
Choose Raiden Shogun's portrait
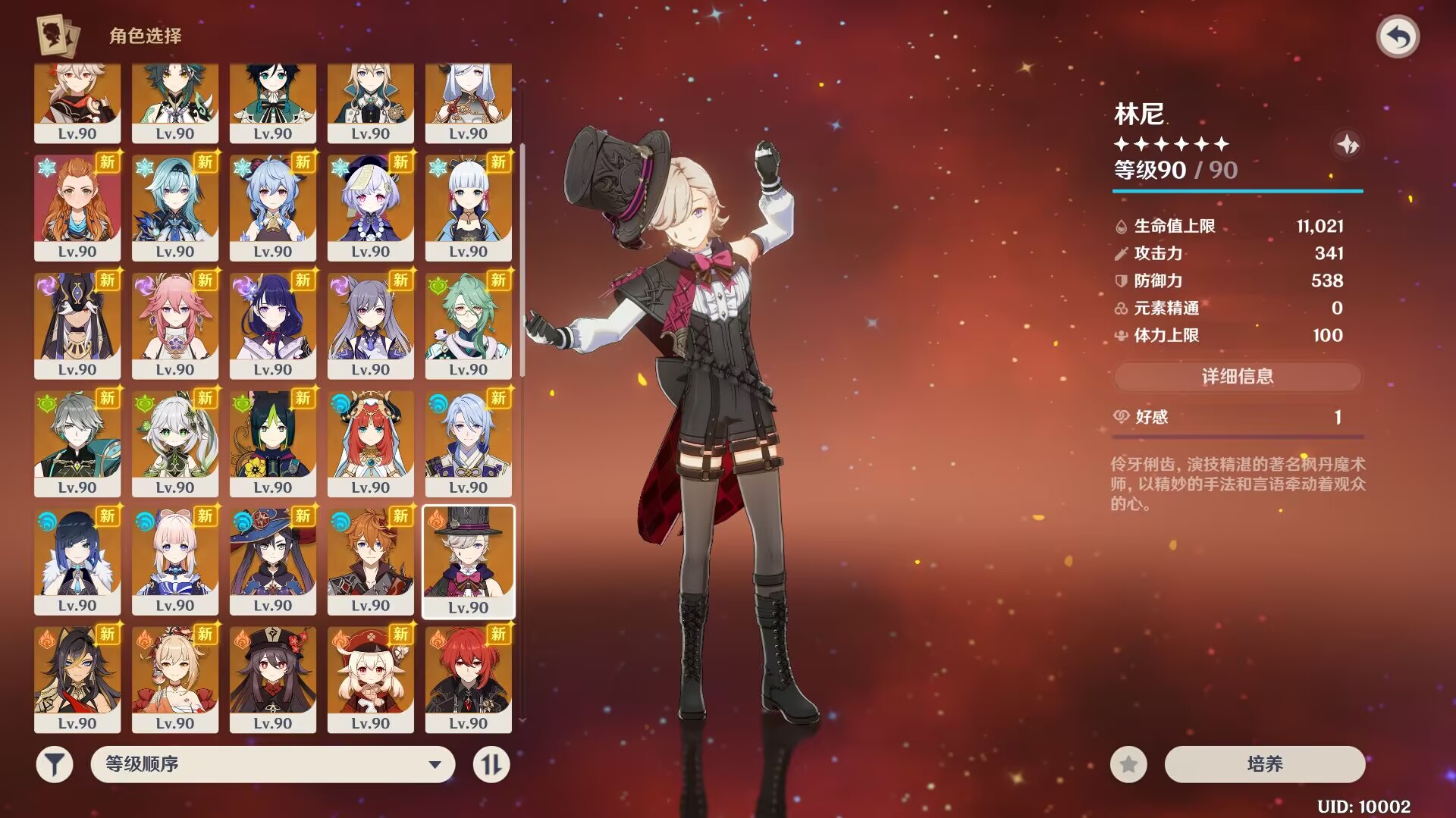[x=272, y=324]
